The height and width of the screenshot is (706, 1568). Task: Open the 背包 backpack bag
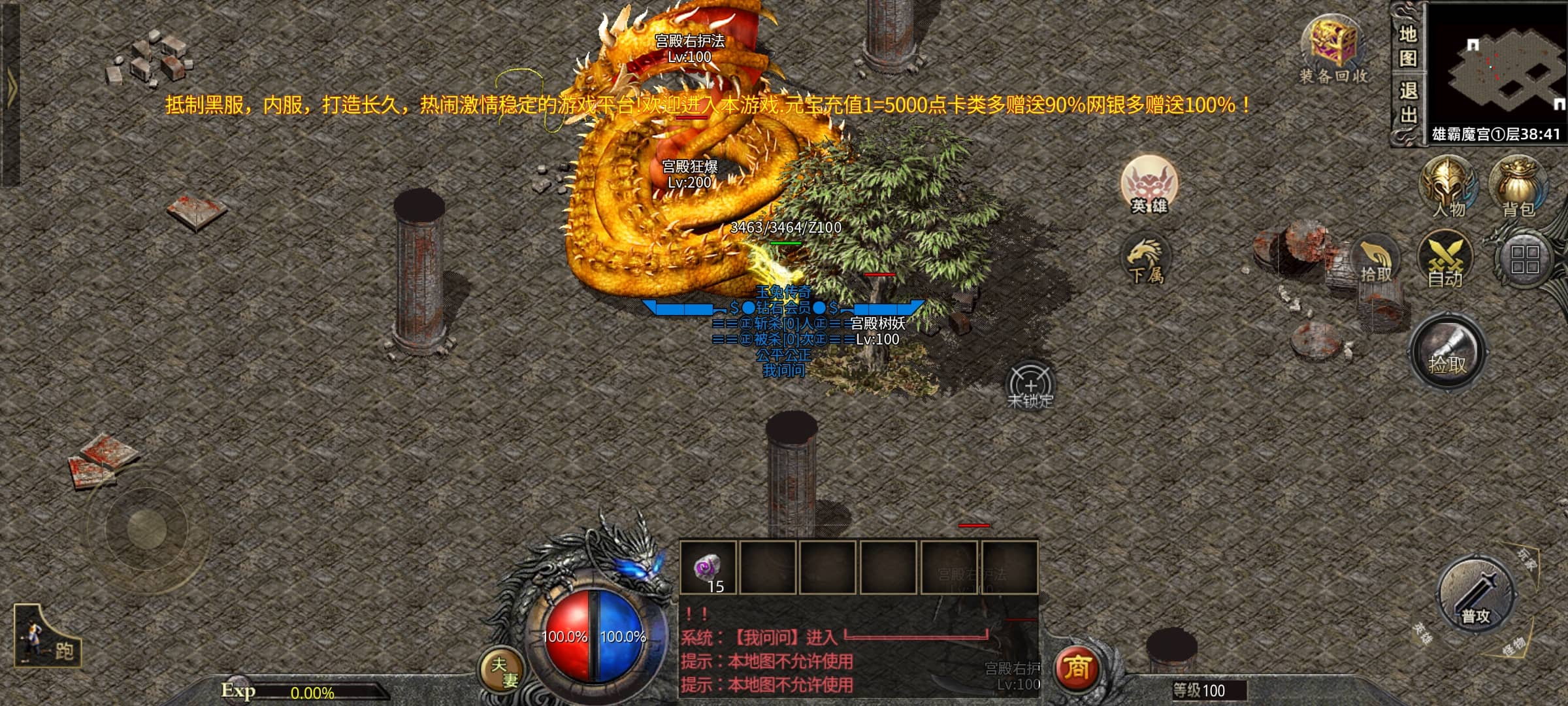click(1518, 186)
